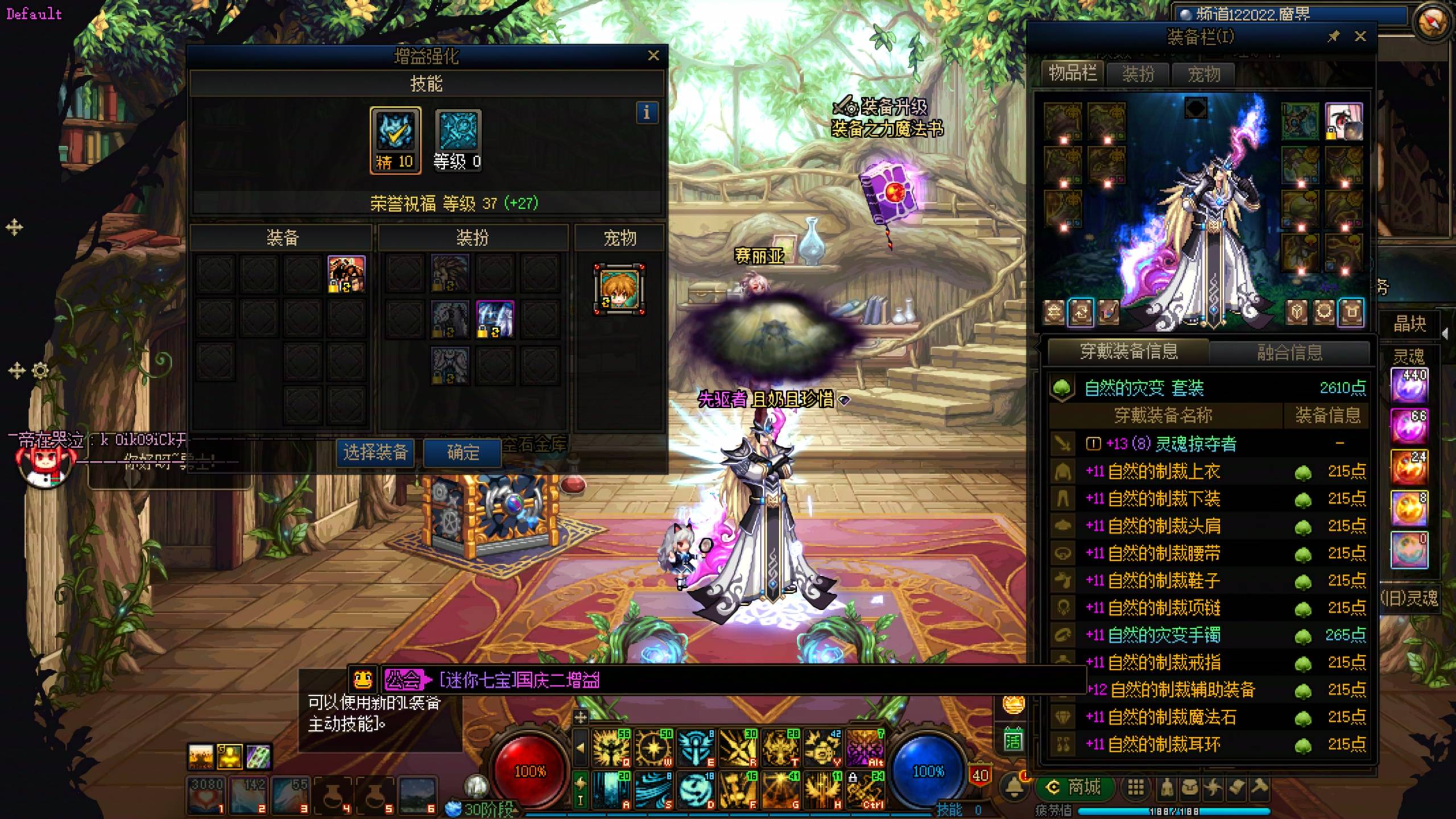Image resolution: width=1456 pixels, height=819 pixels.
Task: Close the 增益强化 window
Action: pyautogui.click(x=653, y=56)
